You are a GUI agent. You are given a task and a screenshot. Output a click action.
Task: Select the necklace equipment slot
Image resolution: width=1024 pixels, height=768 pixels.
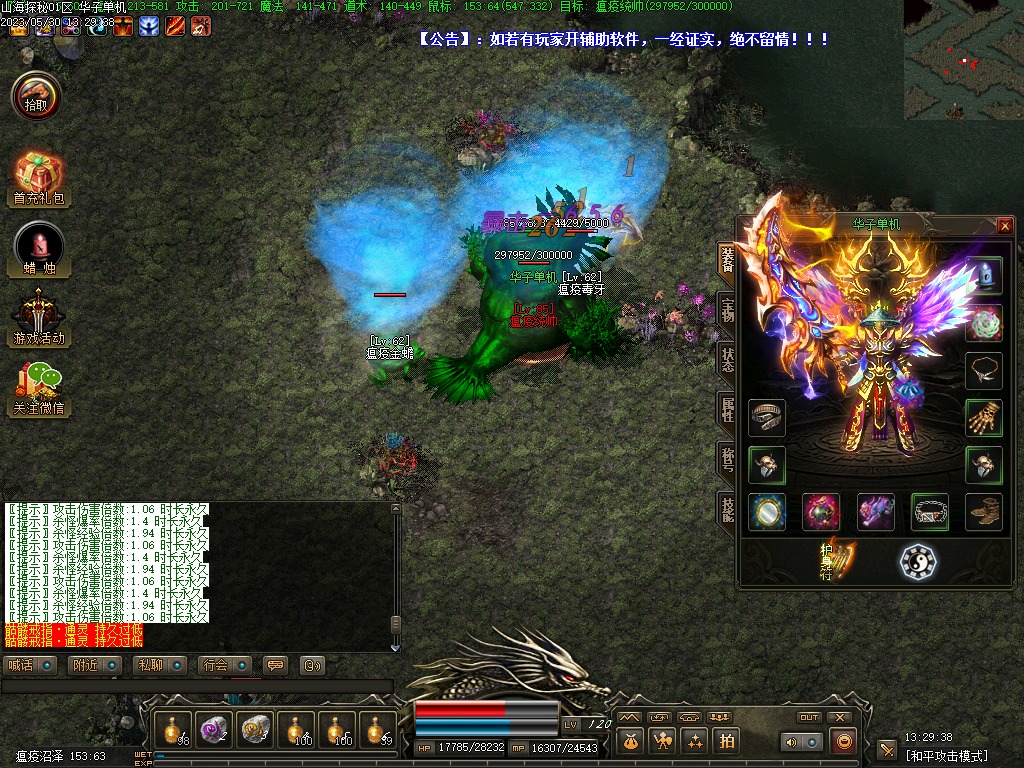pyautogui.click(x=983, y=370)
